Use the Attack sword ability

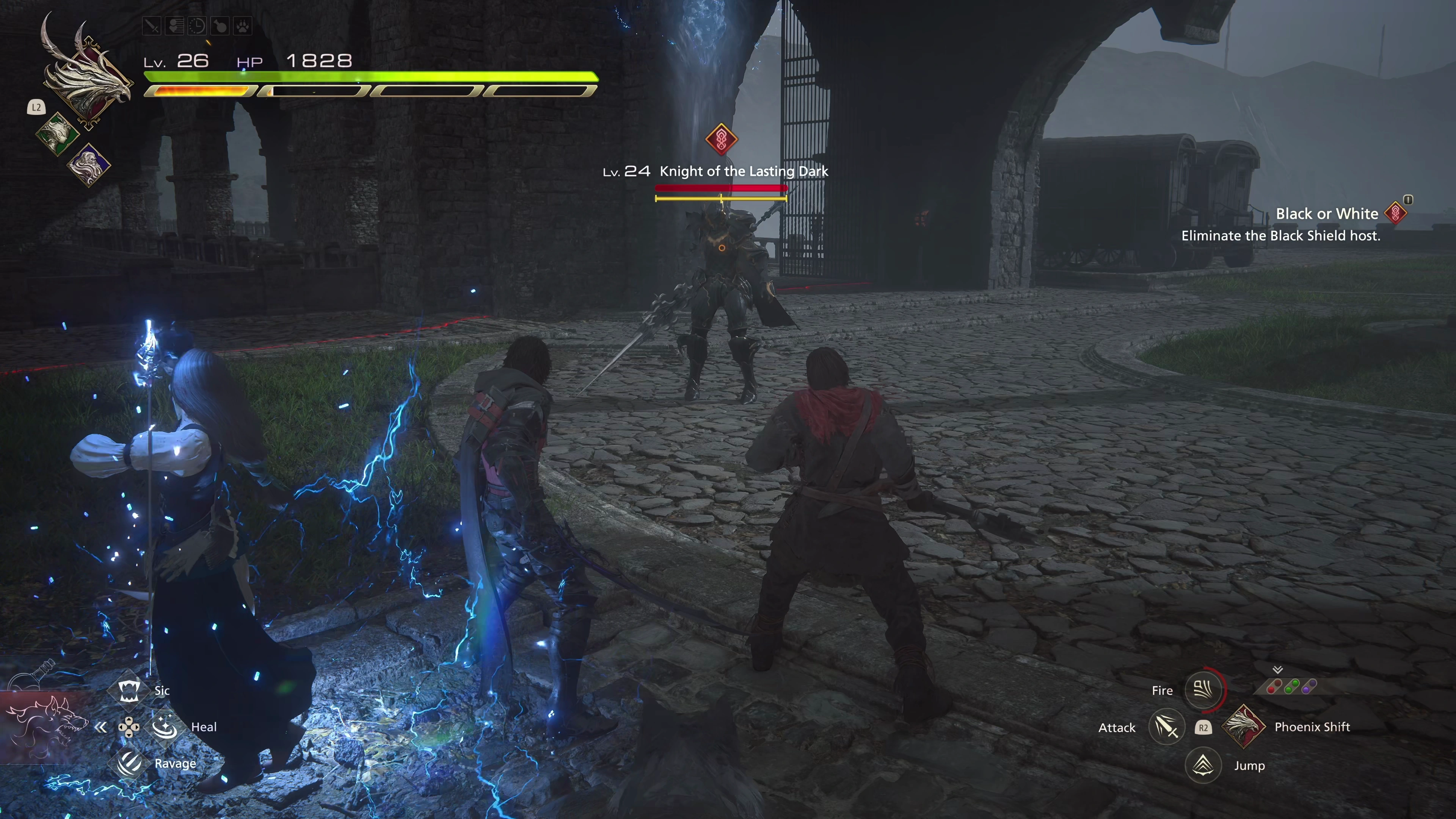point(1167,727)
